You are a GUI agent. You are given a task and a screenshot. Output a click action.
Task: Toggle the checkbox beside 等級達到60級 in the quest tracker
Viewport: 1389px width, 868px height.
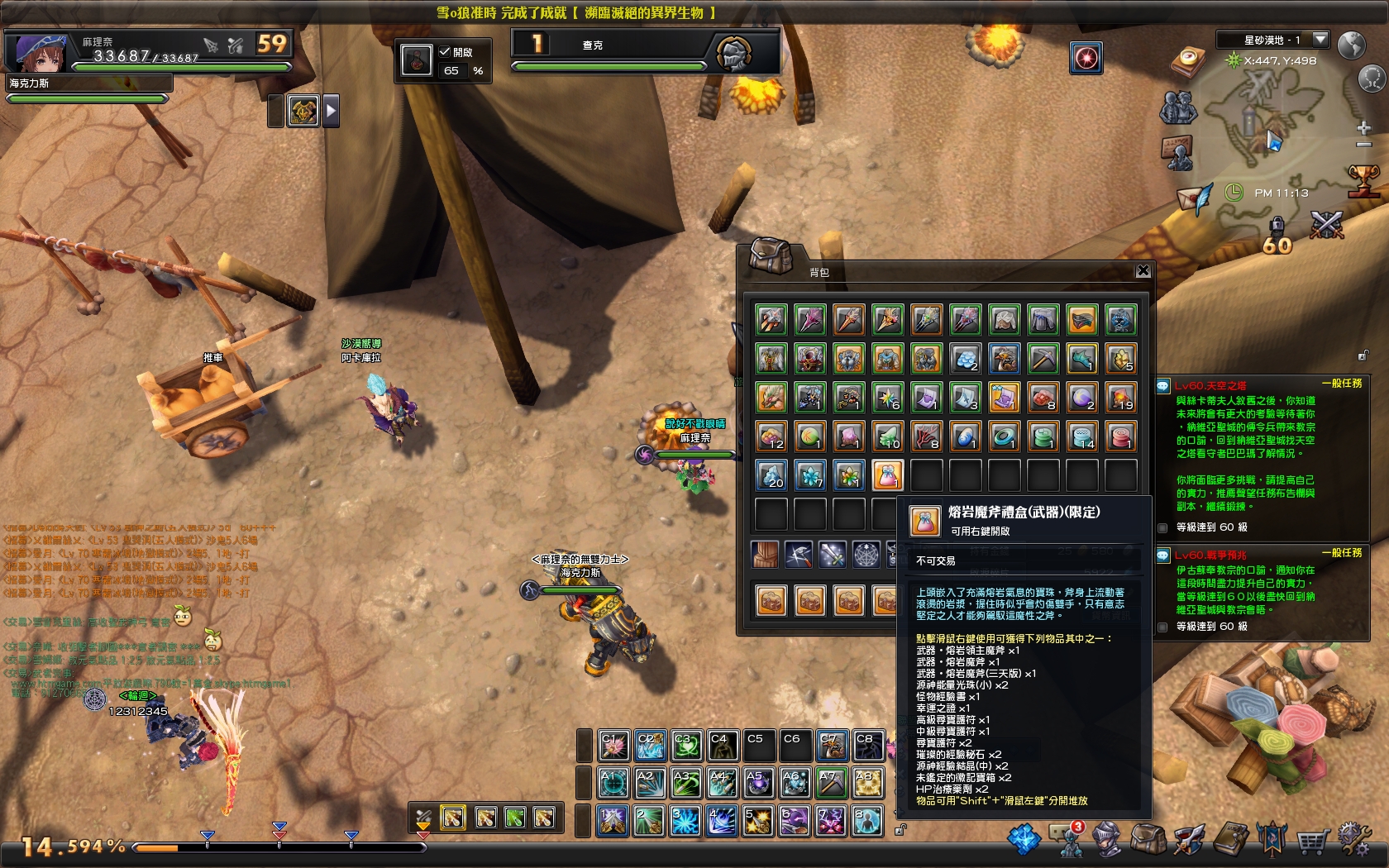click(1161, 527)
